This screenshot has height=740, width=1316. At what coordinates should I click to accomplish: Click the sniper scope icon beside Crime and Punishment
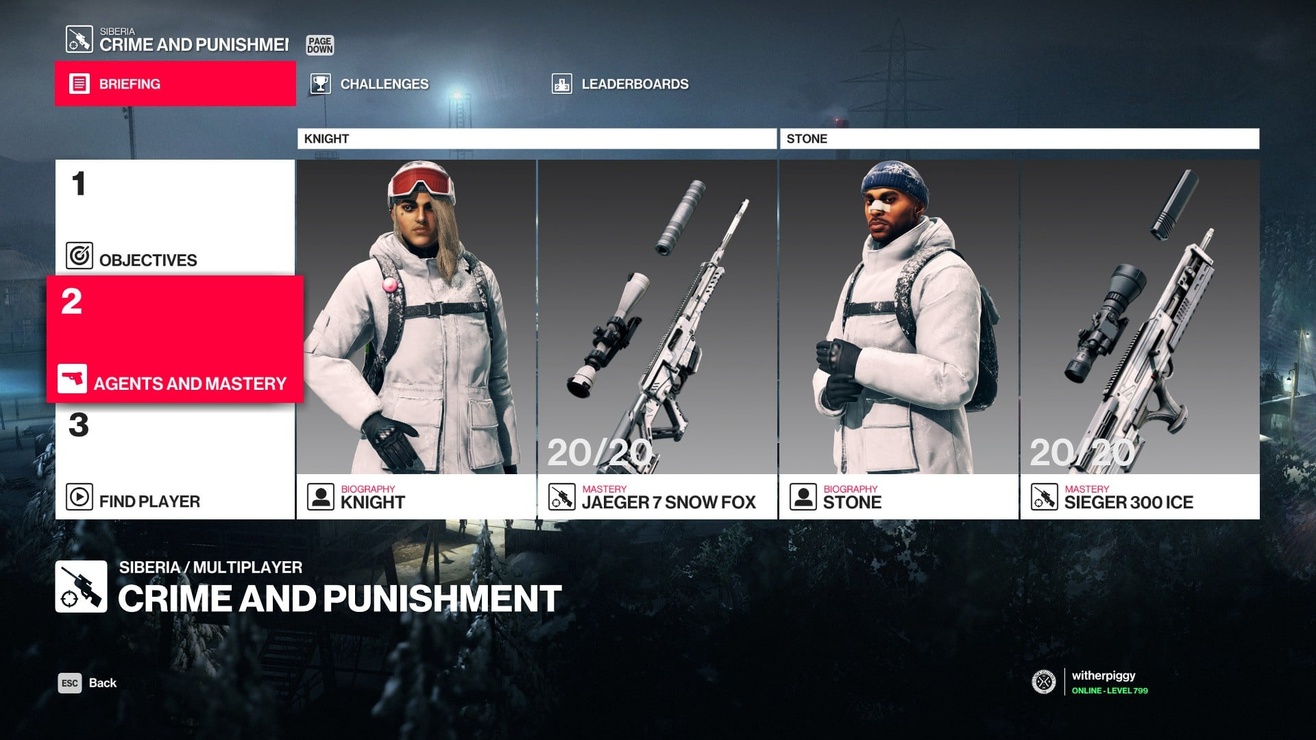tap(78, 587)
